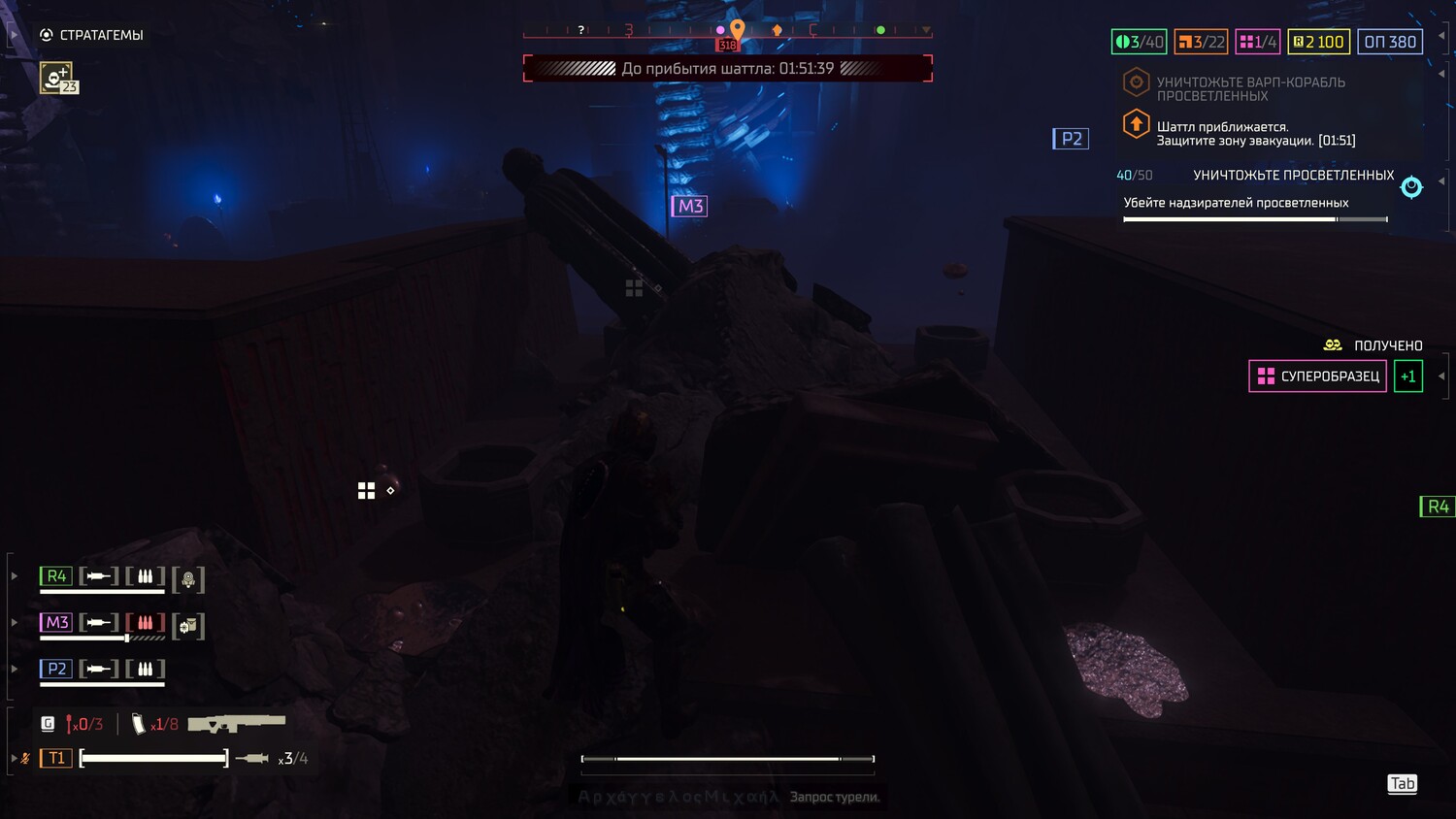This screenshot has width=1456, height=819.
Task: Click the green R4 marker at the screen edge
Action: click(x=1437, y=507)
